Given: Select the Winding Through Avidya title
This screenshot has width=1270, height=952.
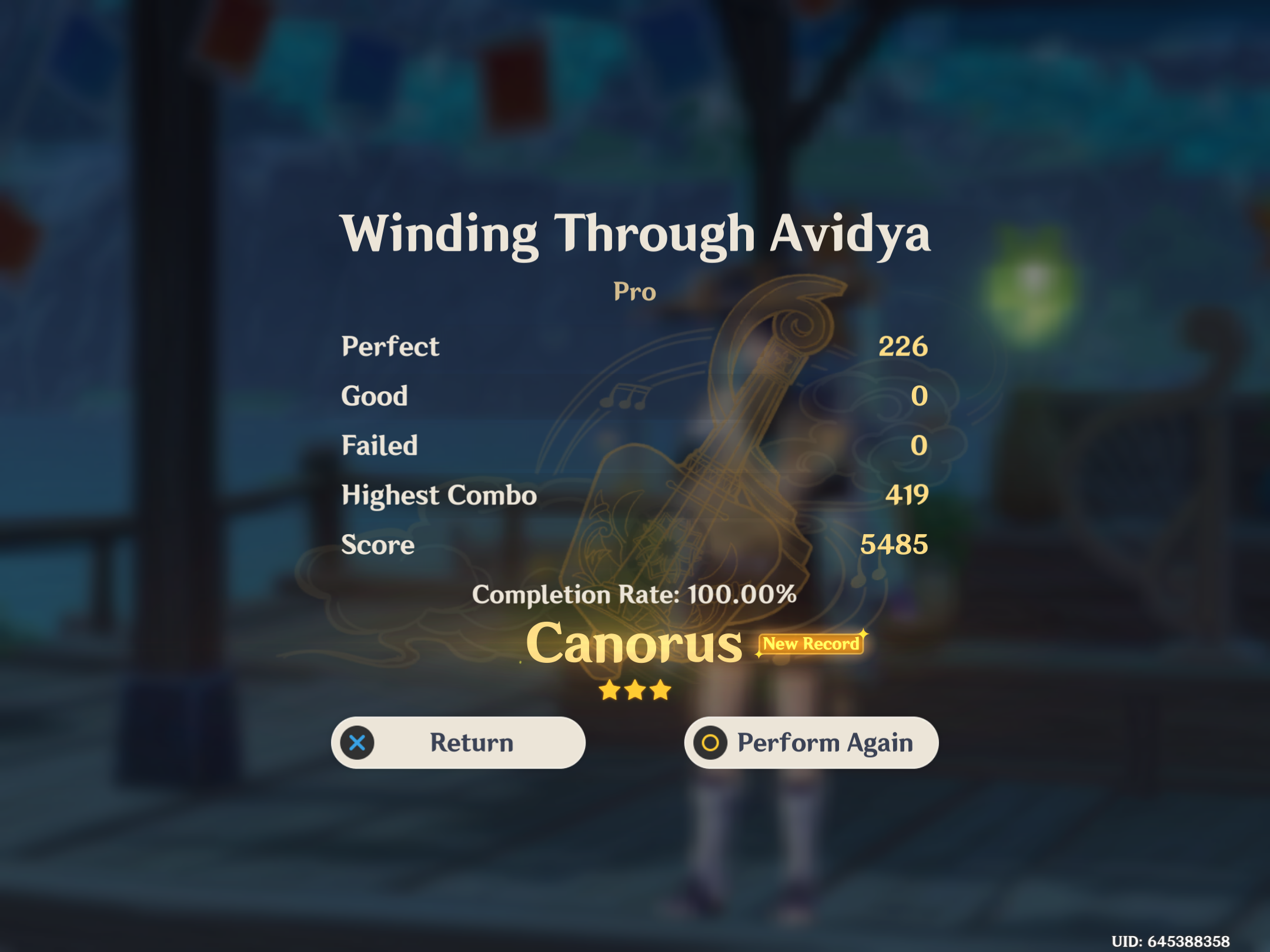Looking at the screenshot, I should 635,234.
